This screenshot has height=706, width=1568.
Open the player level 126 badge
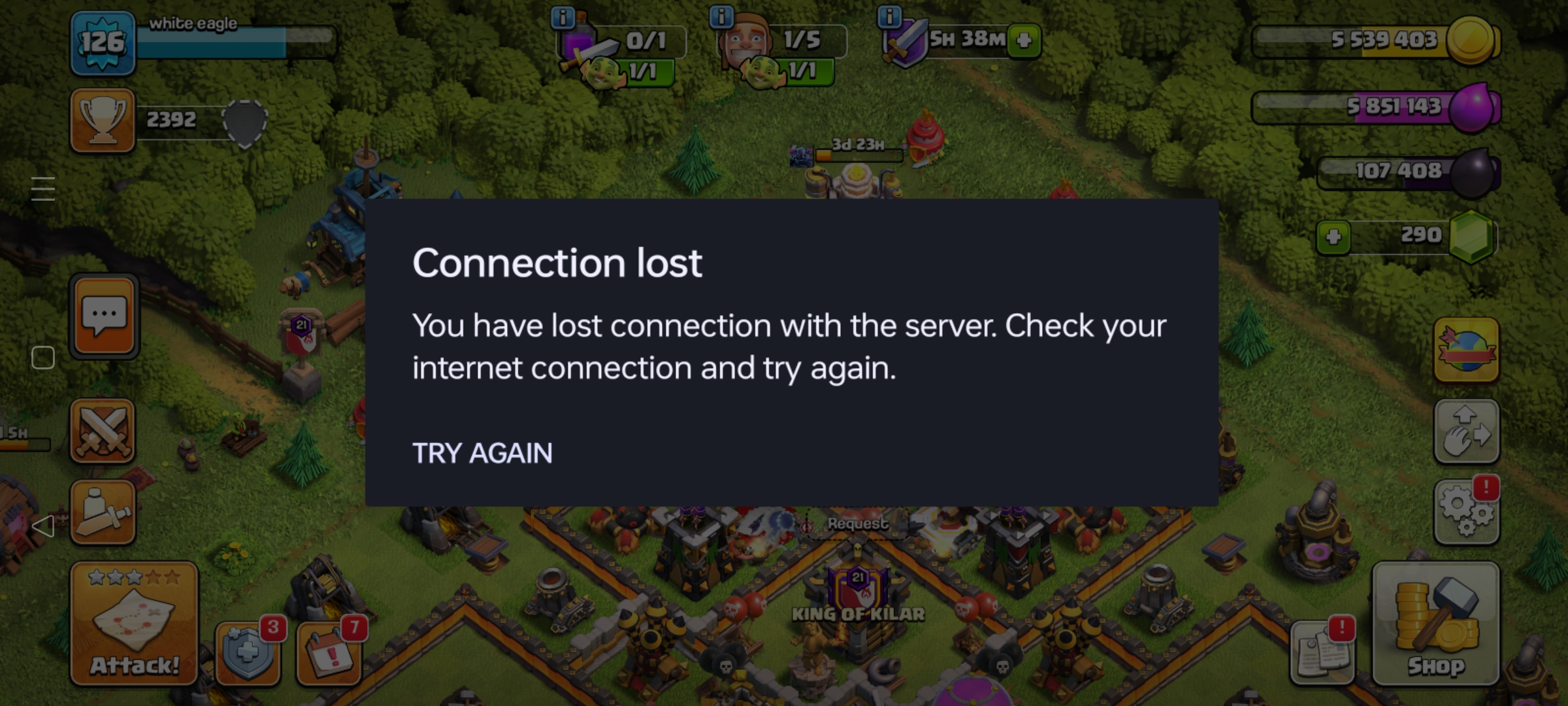pos(103,43)
